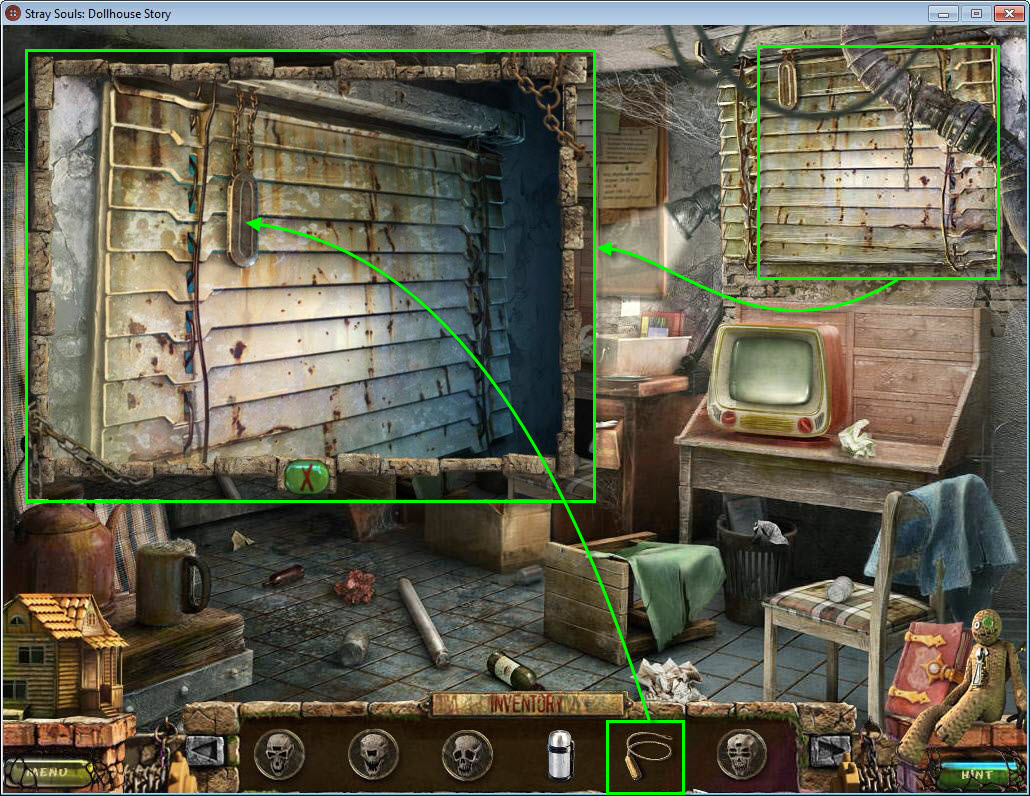The image size is (1030, 796).
Task: Minimize the Stray Souls window
Action: pos(942,14)
